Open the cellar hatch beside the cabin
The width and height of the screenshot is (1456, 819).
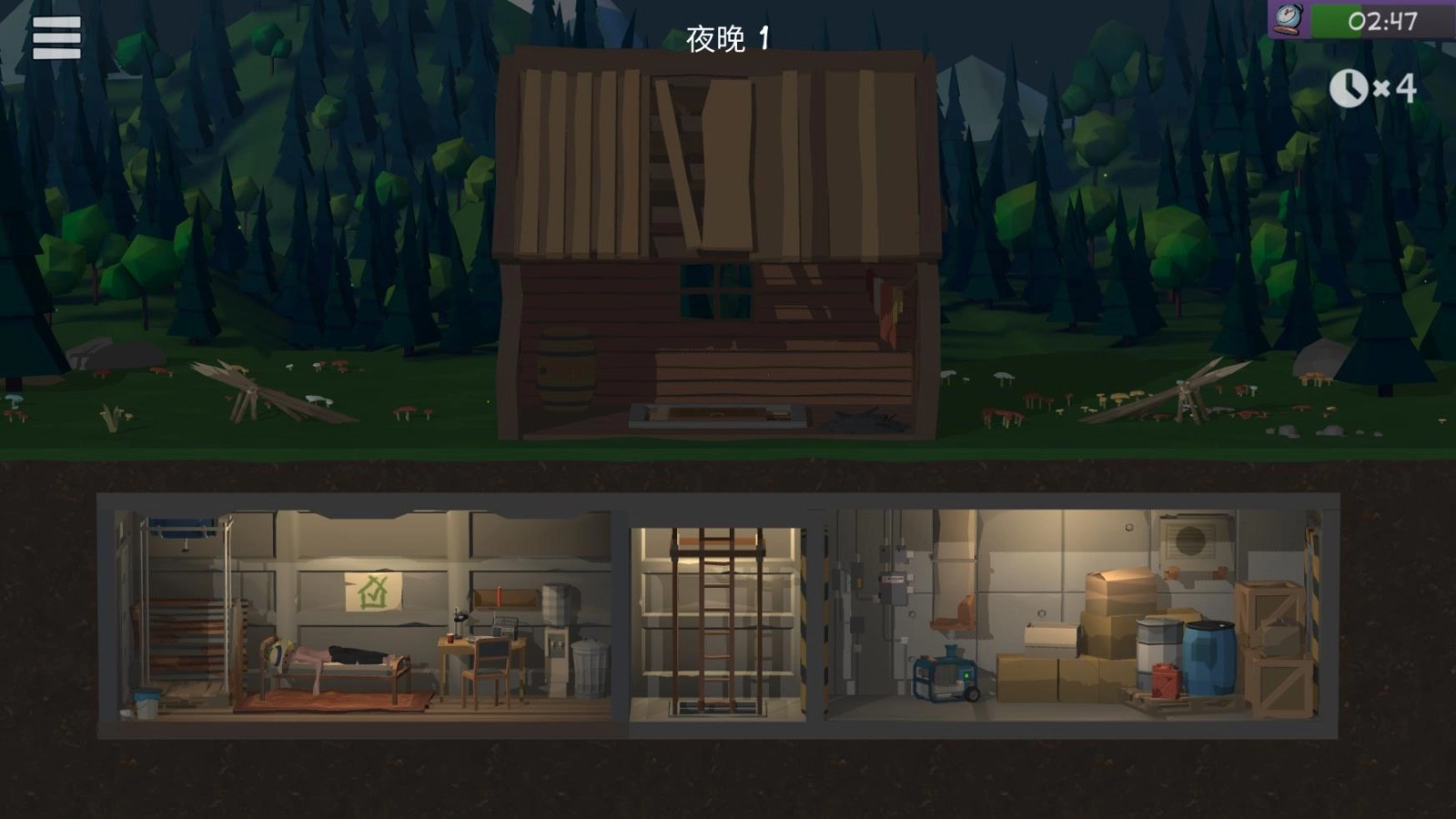tap(718, 414)
